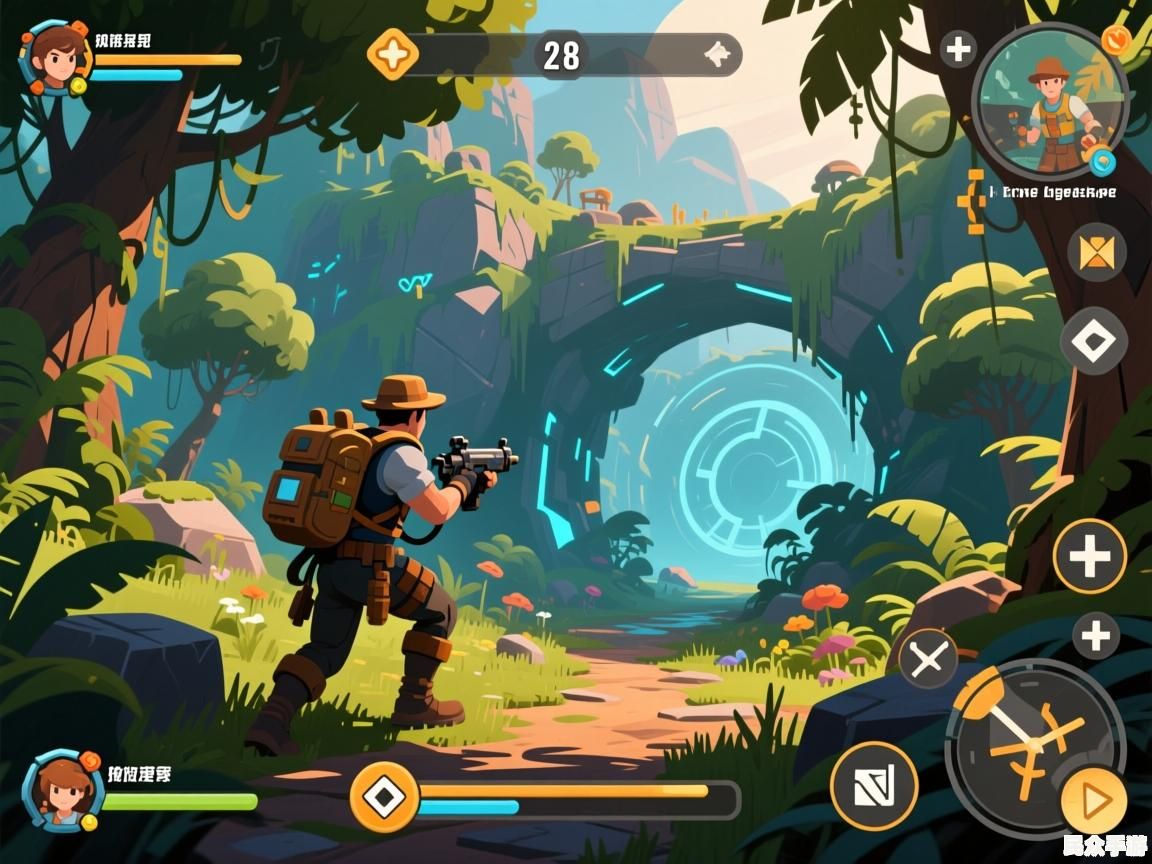
Task: Tap the orange play triangle button
Action: pyautogui.click(x=1094, y=800)
